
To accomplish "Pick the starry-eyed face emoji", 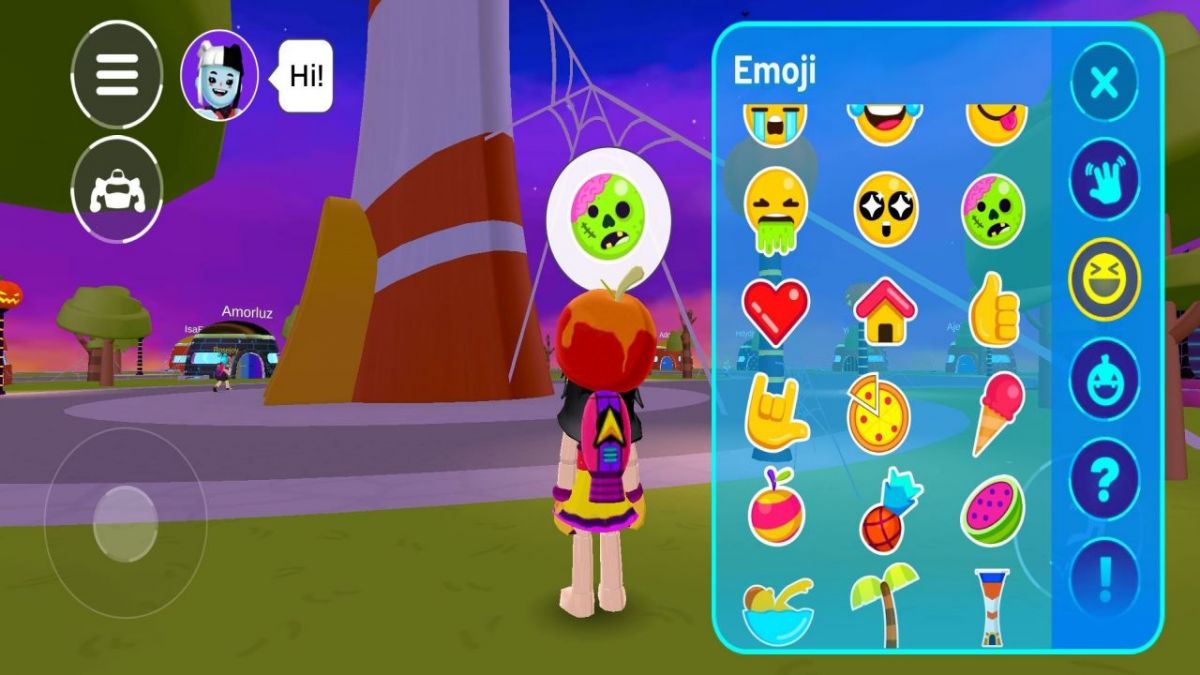I will point(884,209).
